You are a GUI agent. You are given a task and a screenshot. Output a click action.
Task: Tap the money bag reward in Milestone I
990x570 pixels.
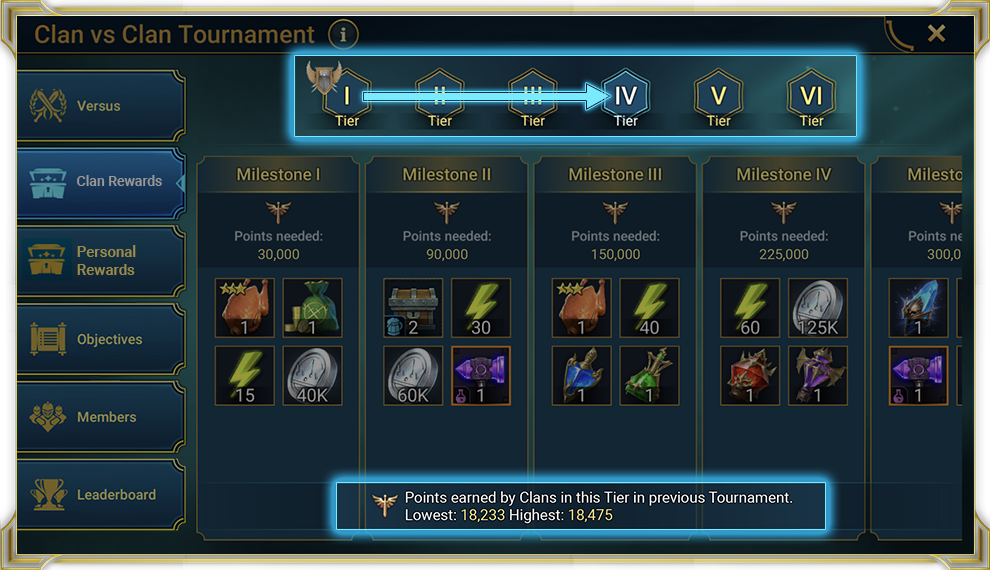pos(312,308)
